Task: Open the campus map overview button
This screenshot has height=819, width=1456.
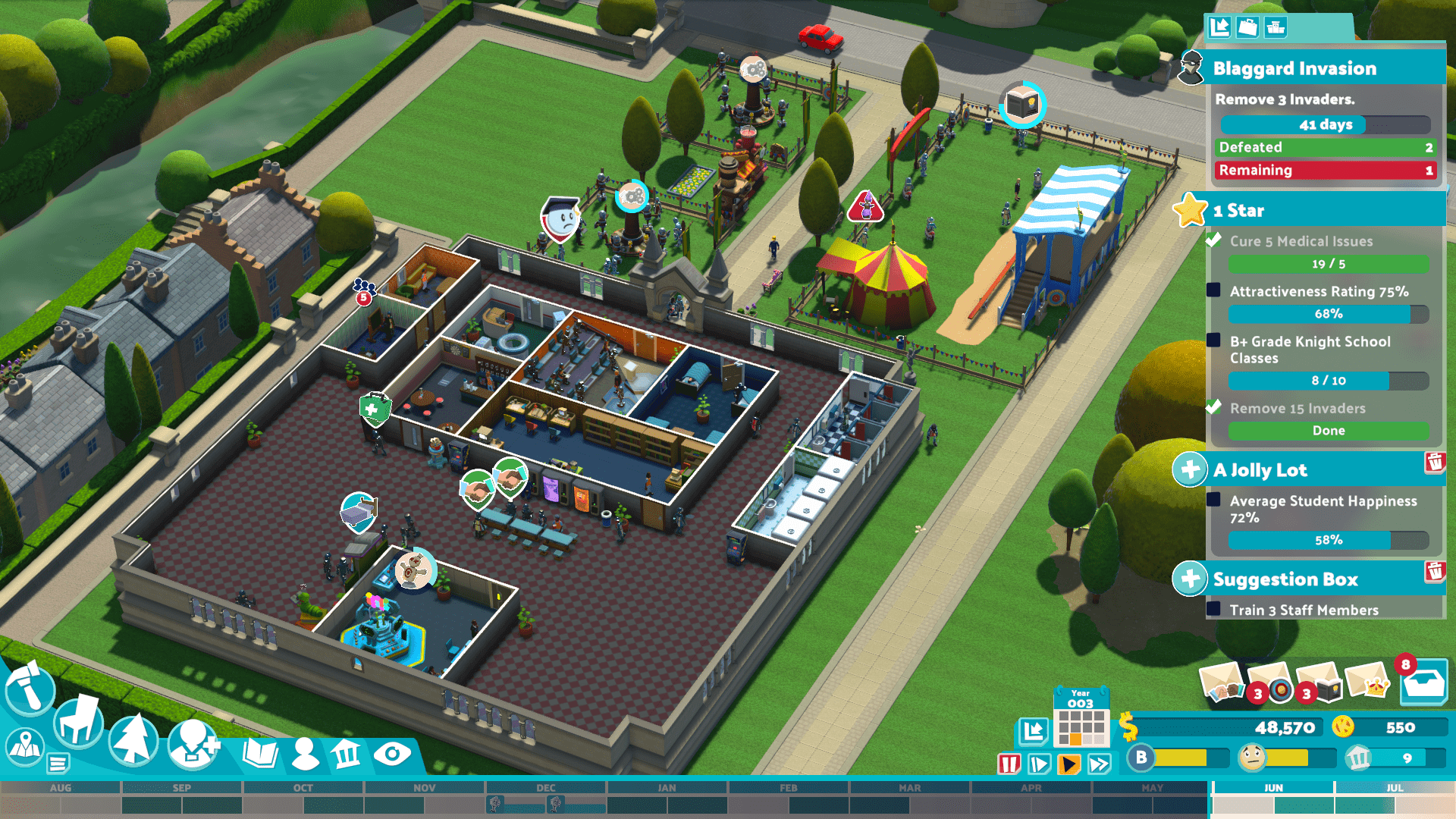Action: point(25,747)
